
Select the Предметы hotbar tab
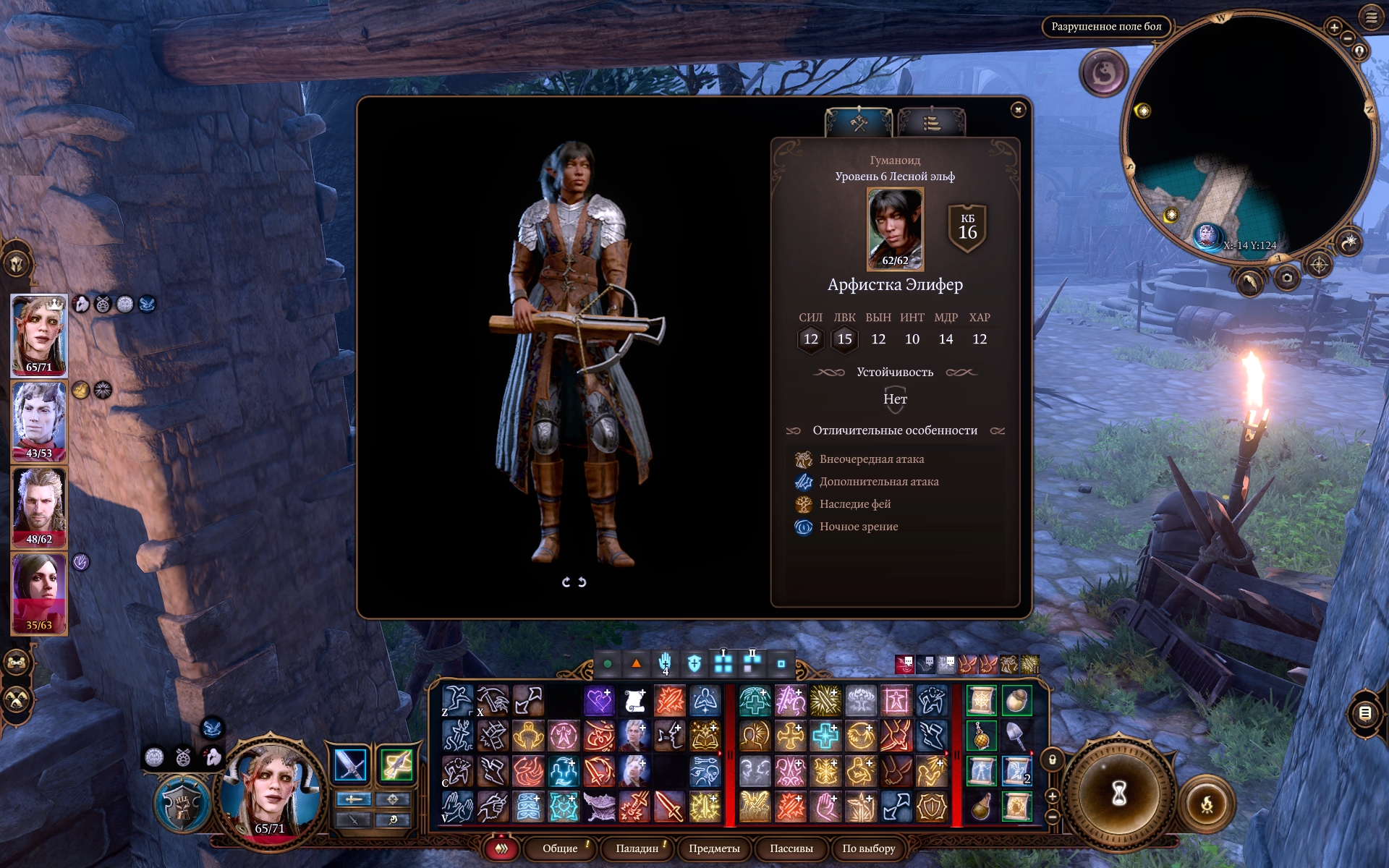(714, 848)
